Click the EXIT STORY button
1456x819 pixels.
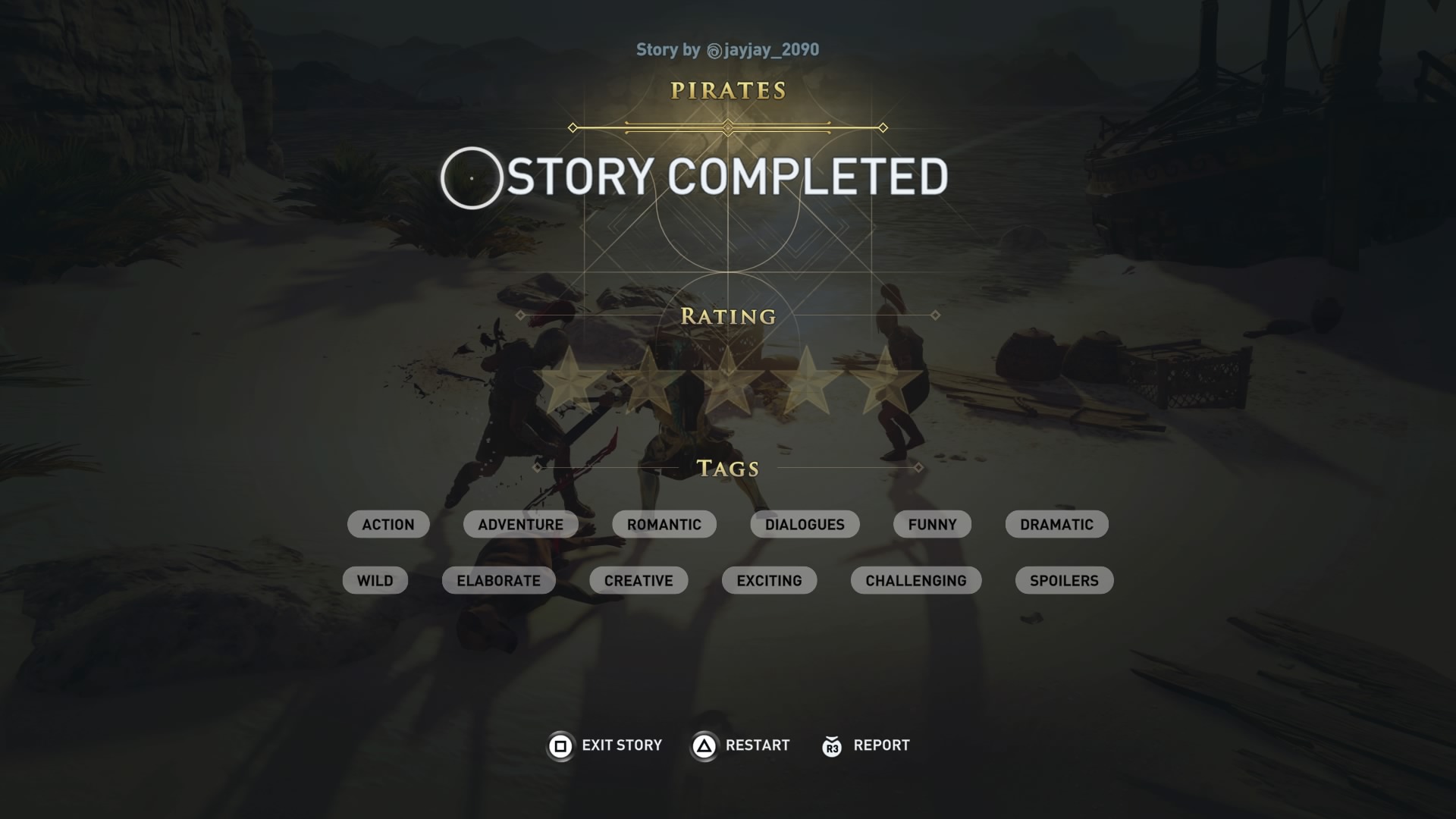click(621, 745)
